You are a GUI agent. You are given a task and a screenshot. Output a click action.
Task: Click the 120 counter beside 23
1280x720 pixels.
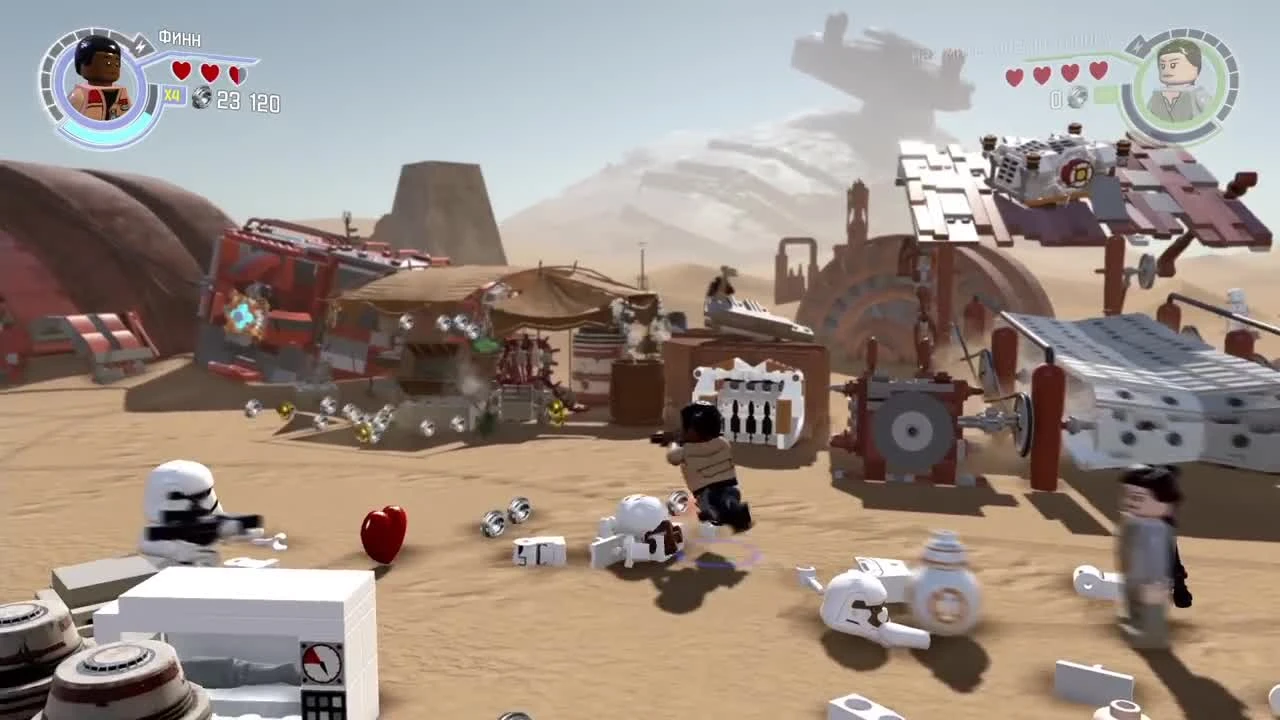(263, 101)
